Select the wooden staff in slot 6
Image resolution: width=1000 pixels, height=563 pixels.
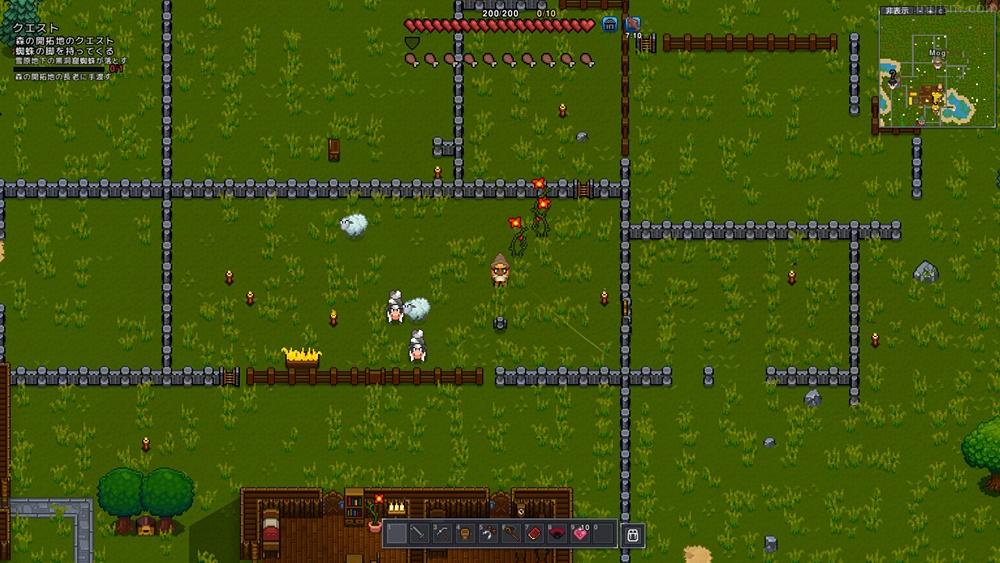[511, 534]
